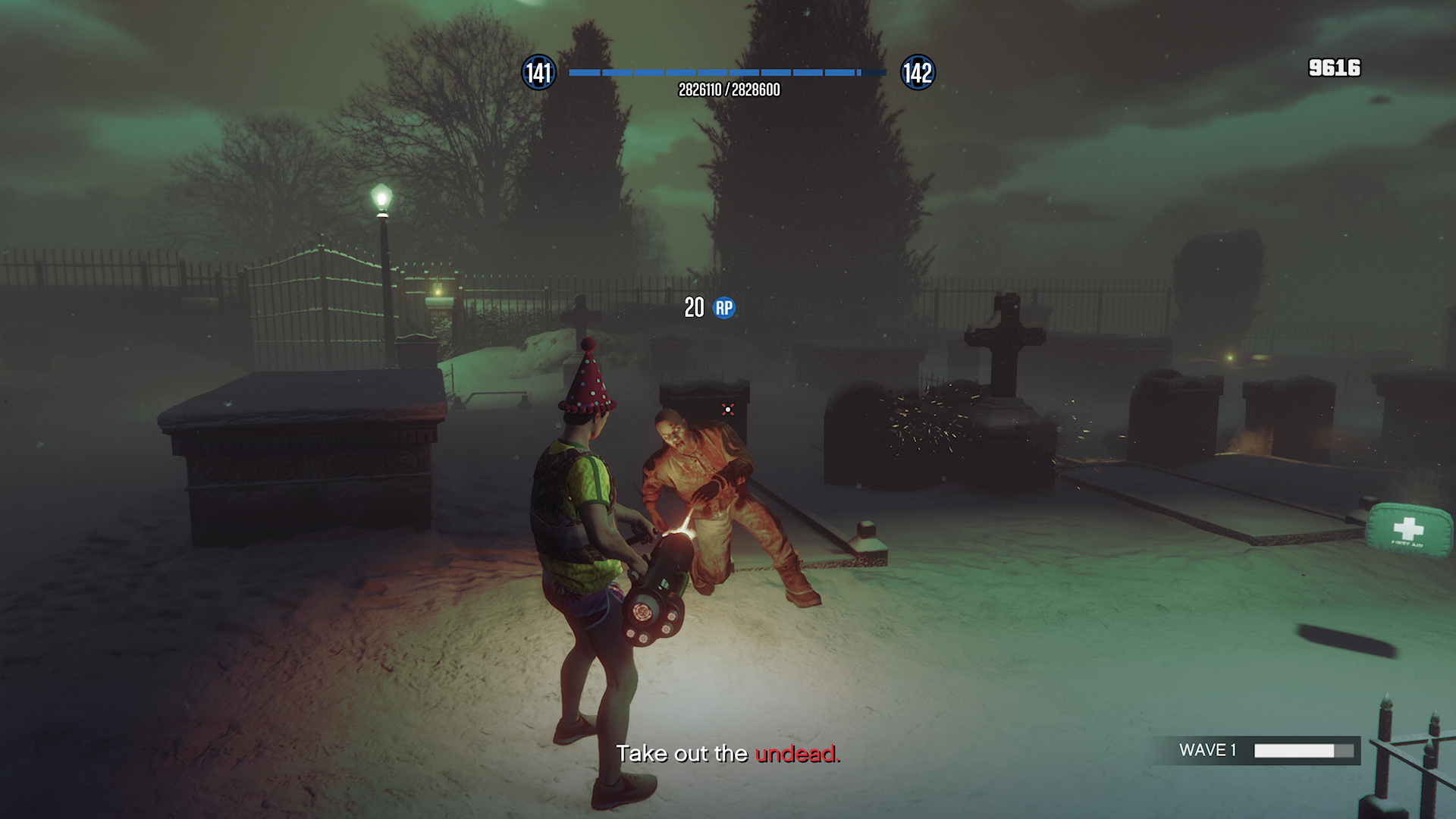Click the rank 141 badge
The width and height of the screenshot is (1456, 819).
(539, 72)
